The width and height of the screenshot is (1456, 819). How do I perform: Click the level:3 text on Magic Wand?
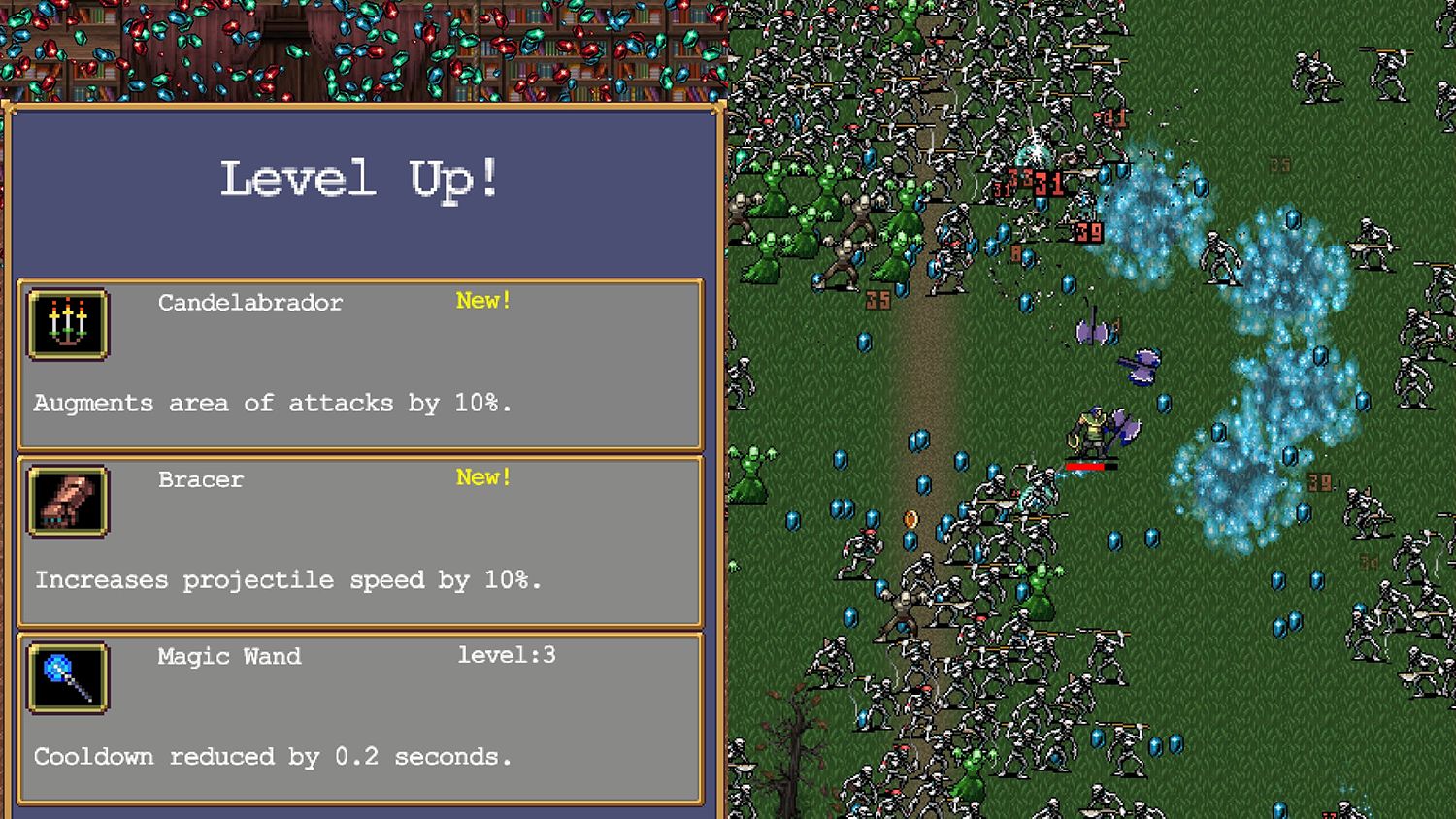[x=506, y=656]
